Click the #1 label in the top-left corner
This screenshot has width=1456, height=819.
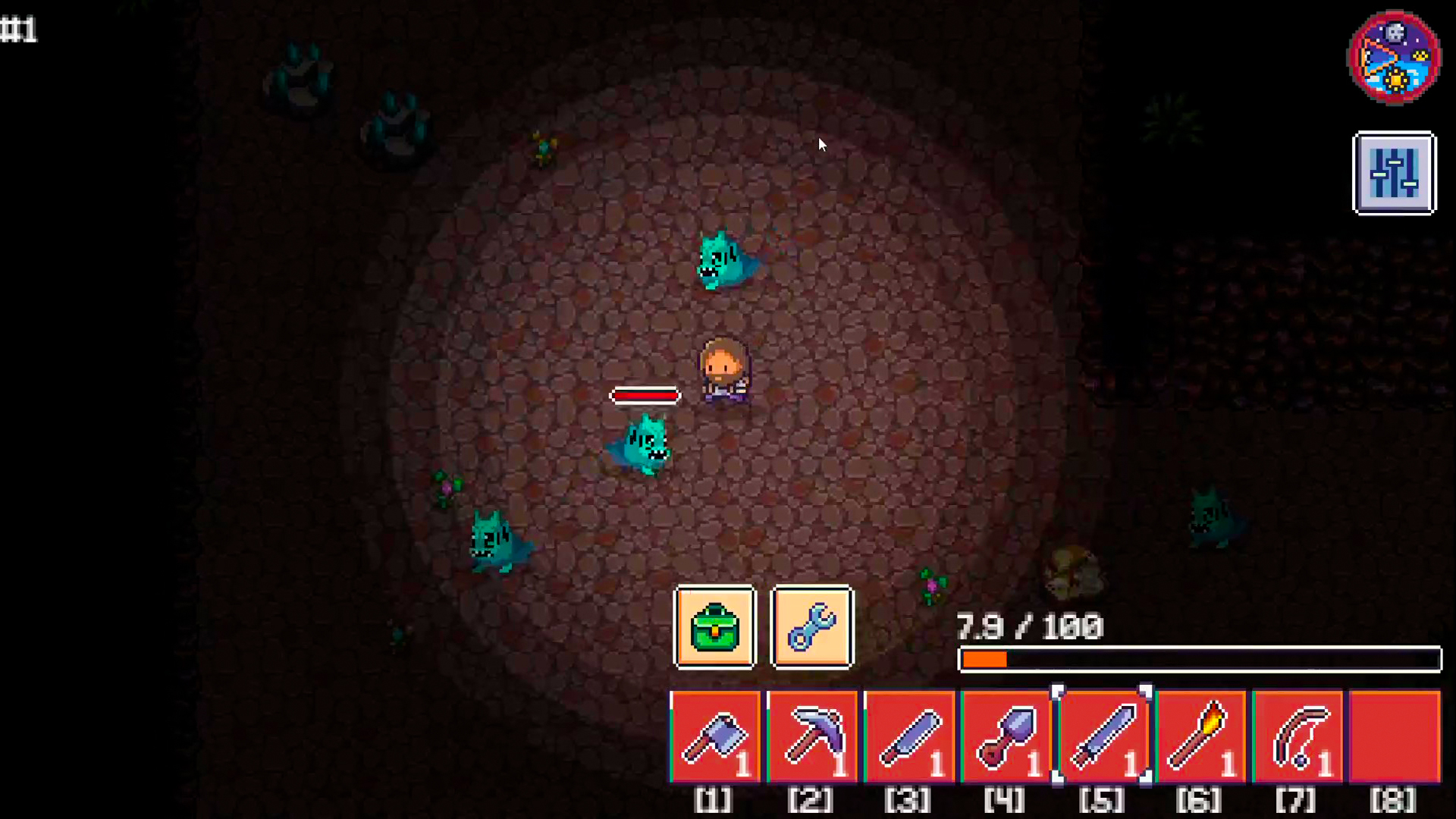pos(20,29)
